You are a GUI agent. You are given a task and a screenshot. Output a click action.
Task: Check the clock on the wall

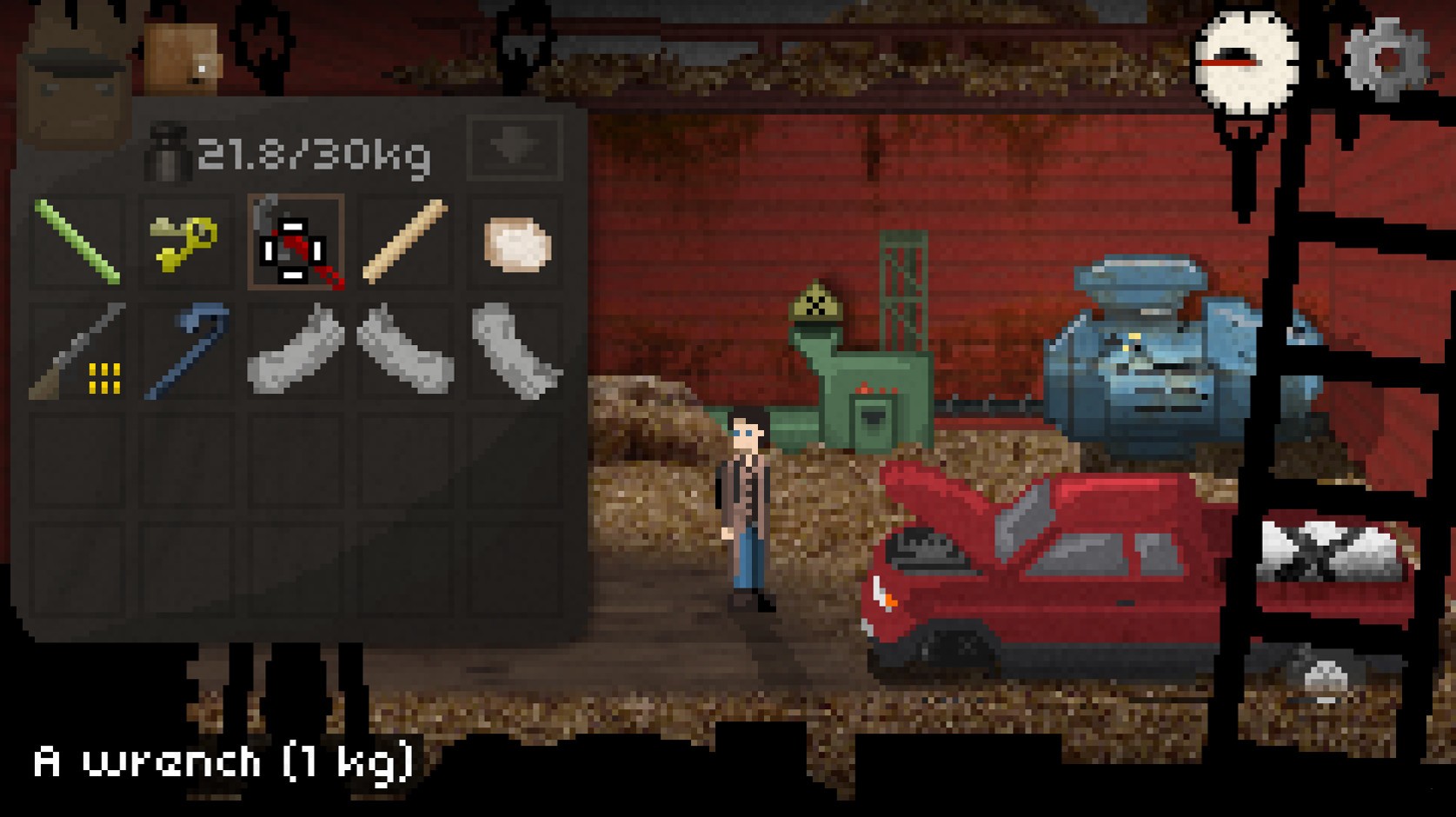point(1245,61)
